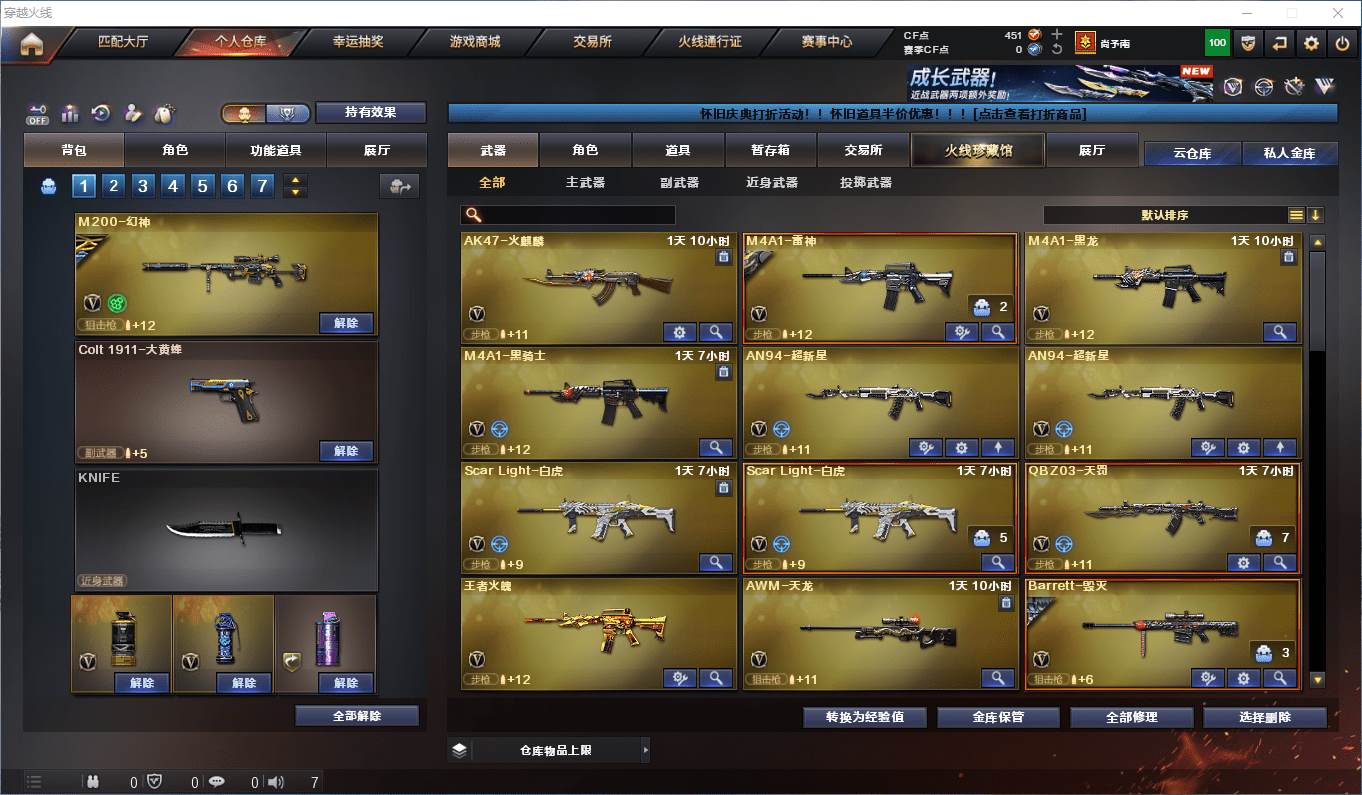
Task: Go to the 交易所 top navigation tab
Action: tap(592, 42)
